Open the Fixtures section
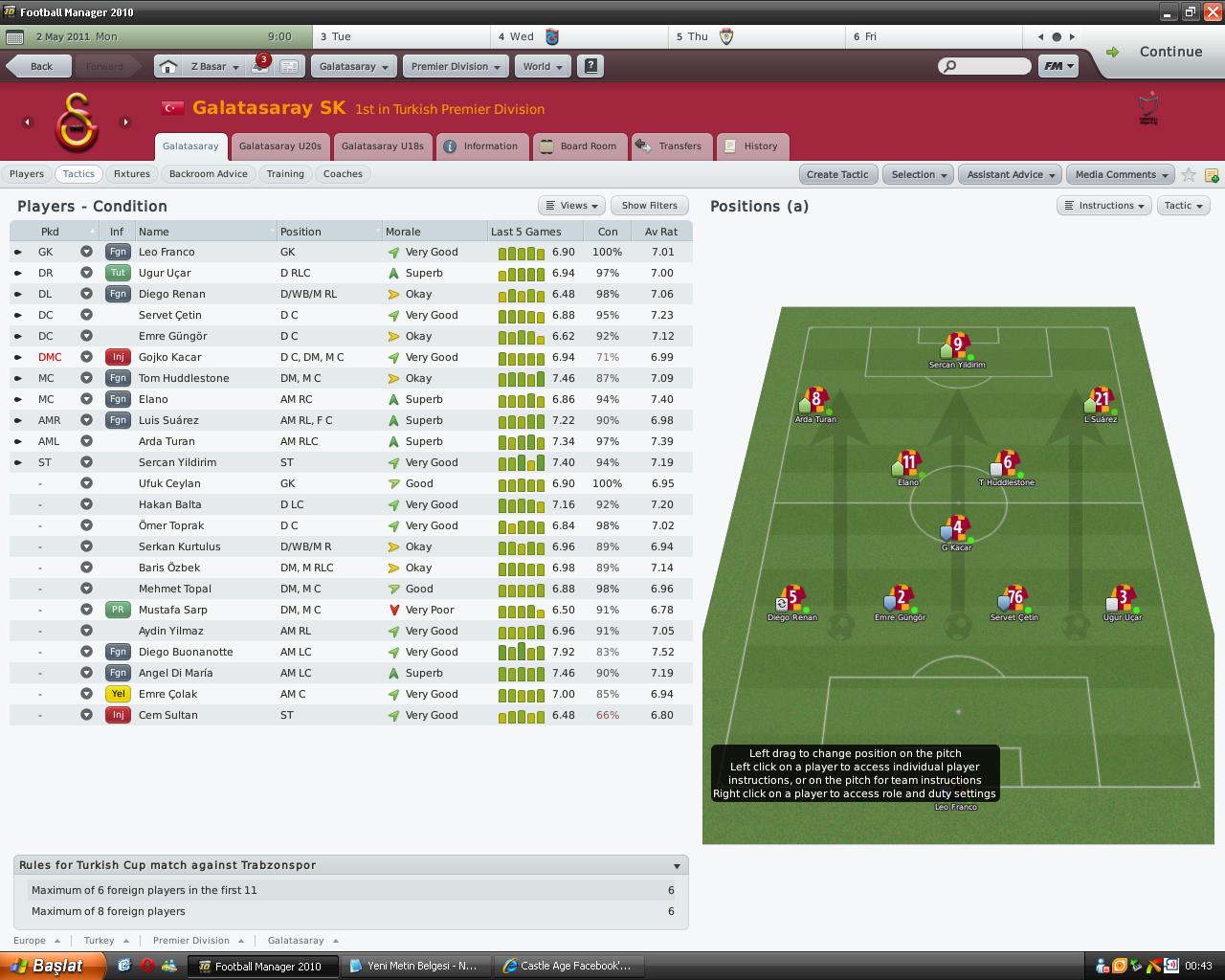 pyautogui.click(x=131, y=173)
